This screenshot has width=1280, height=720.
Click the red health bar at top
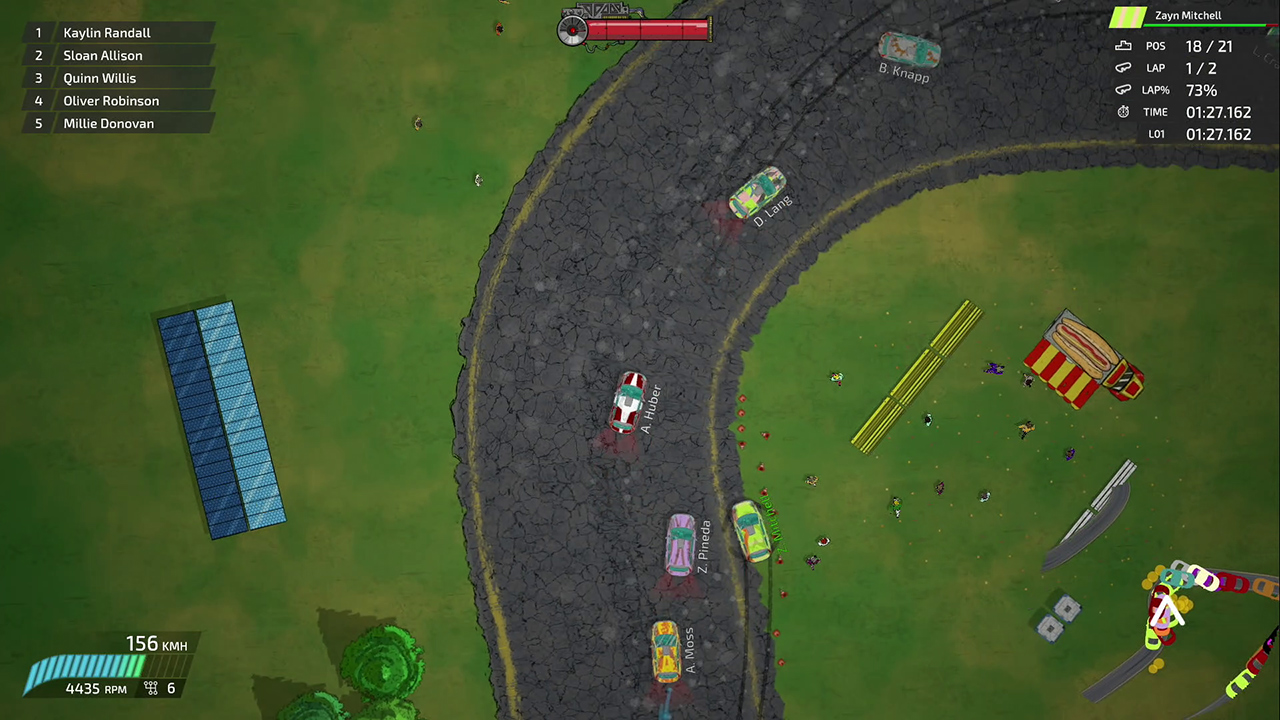pyautogui.click(x=645, y=28)
